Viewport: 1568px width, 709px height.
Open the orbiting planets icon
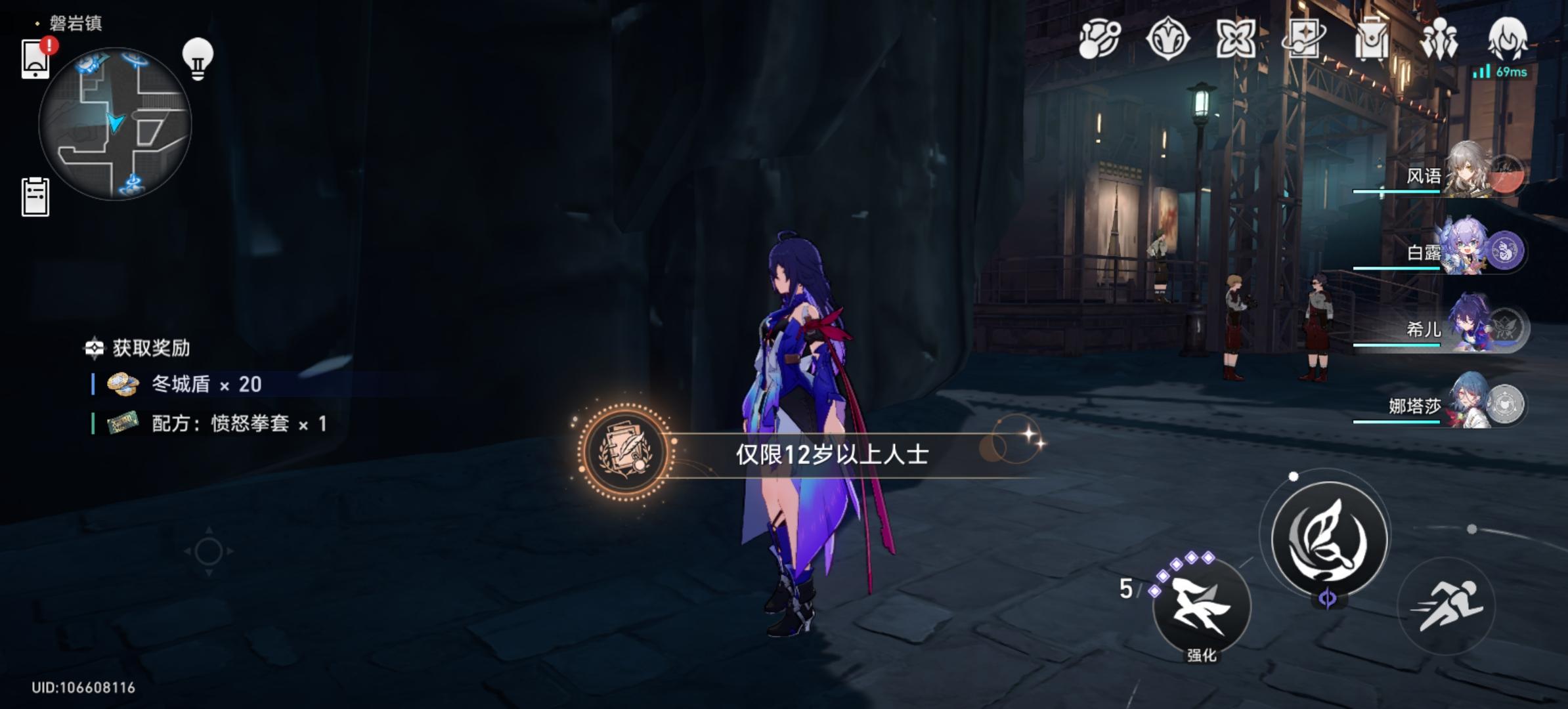(x=1099, y=38)
